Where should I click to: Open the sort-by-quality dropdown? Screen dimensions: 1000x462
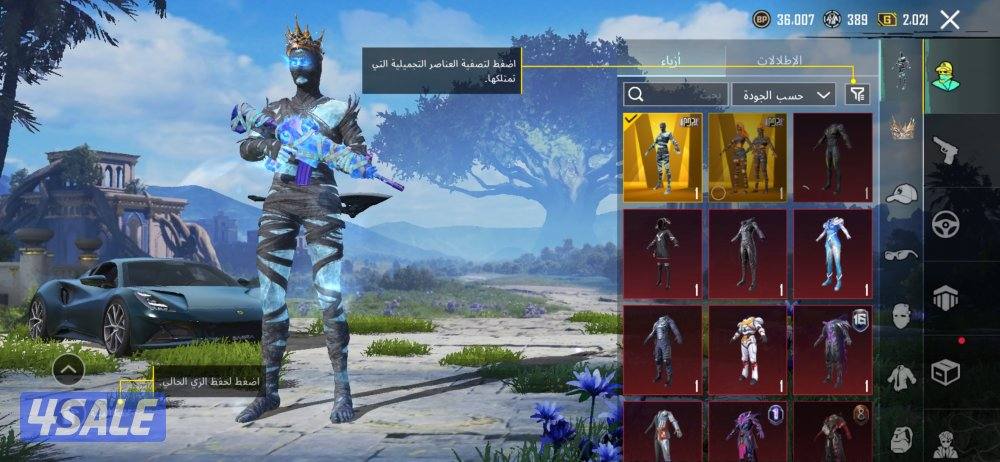click(x=783, y=94)
